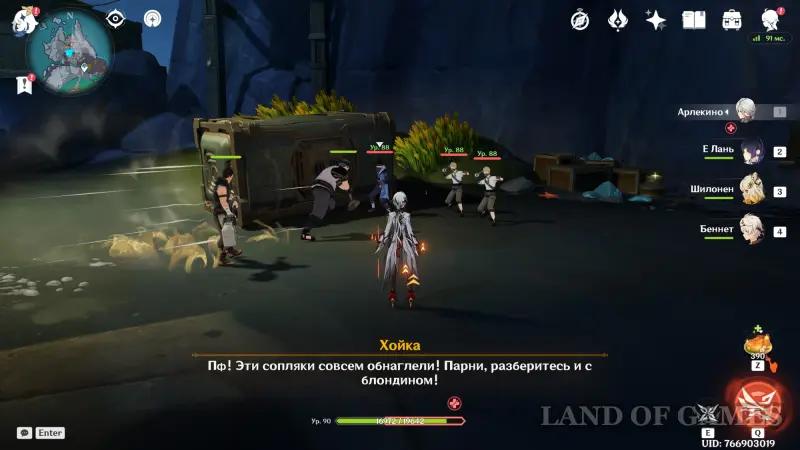Open the open-book handbook icon
Viewport: 800px width, 450px height.
[694, 20]
